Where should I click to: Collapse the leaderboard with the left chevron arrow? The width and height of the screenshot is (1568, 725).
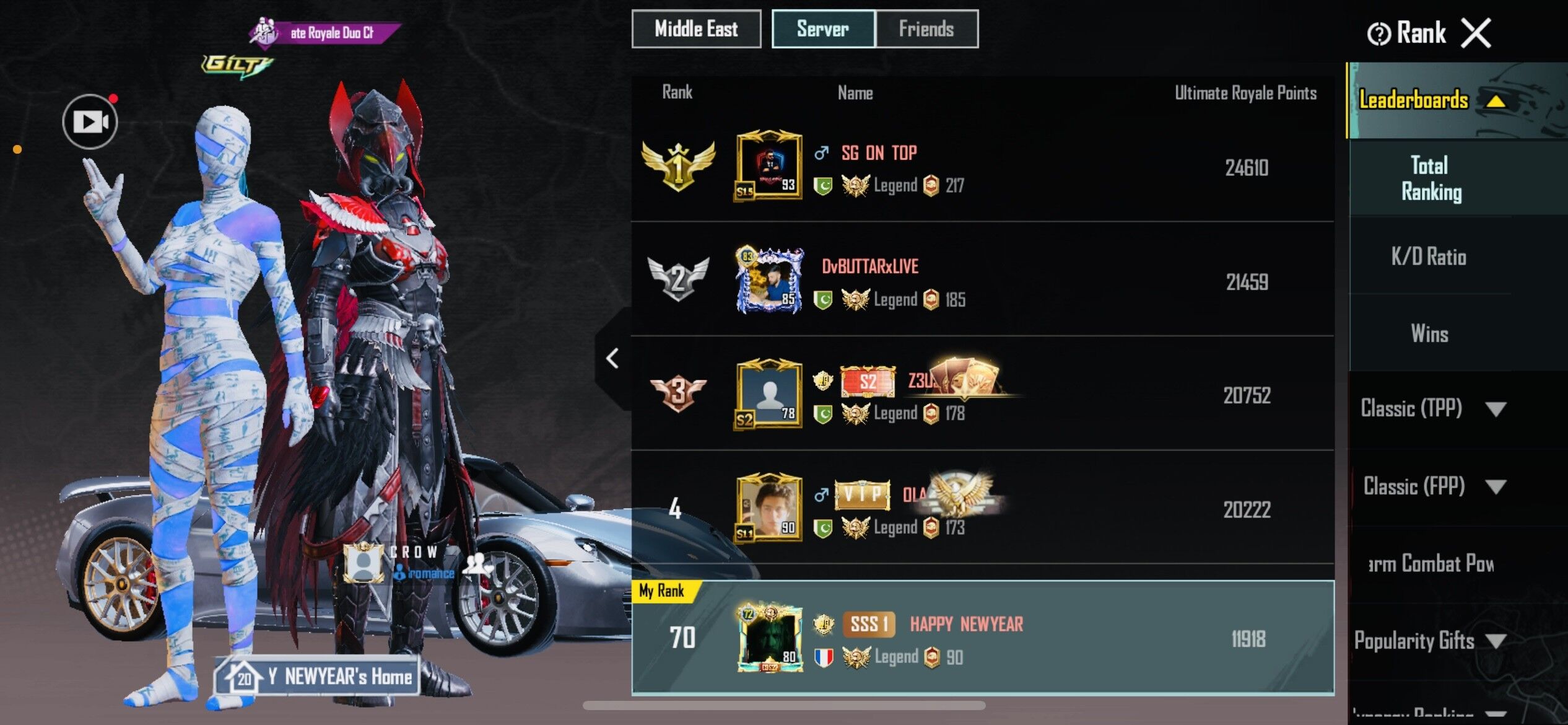coord(612,357)
